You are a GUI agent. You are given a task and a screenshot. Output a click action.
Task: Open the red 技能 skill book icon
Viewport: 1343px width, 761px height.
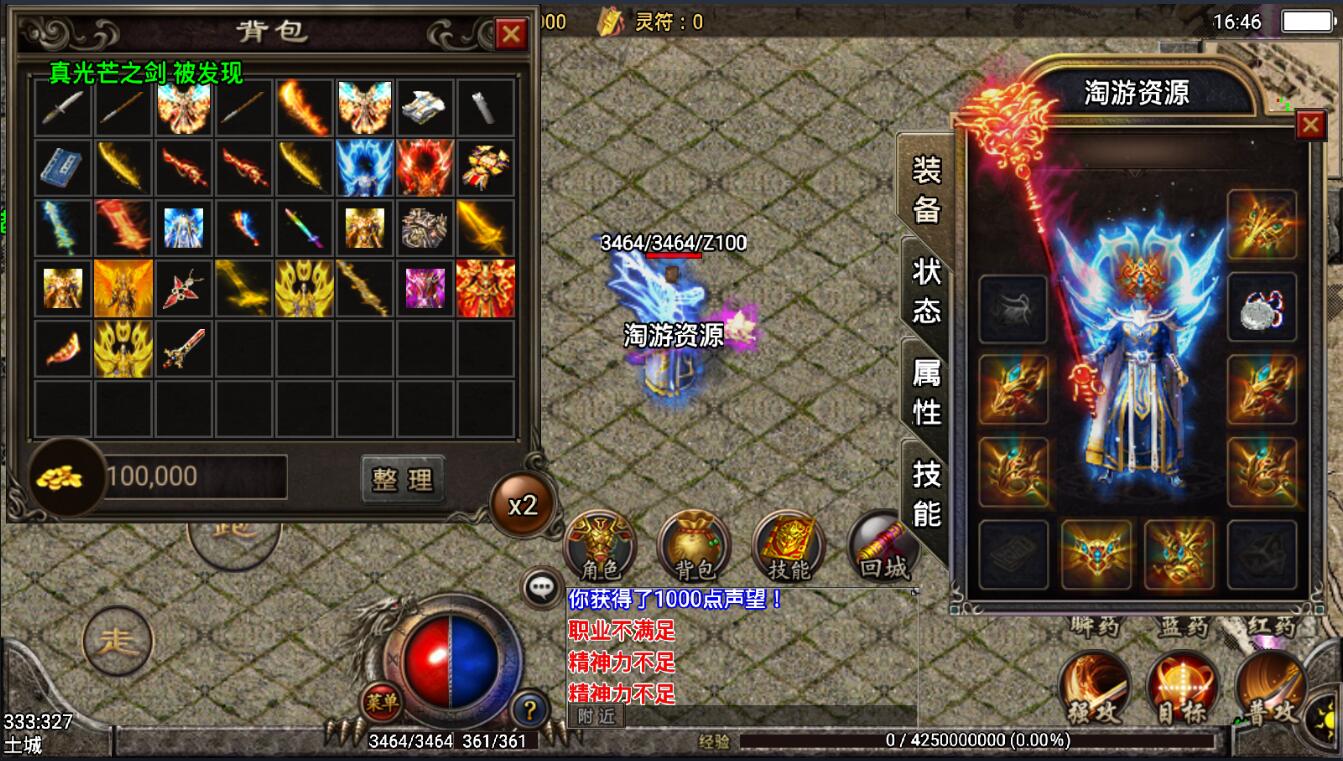click(788, 547)
